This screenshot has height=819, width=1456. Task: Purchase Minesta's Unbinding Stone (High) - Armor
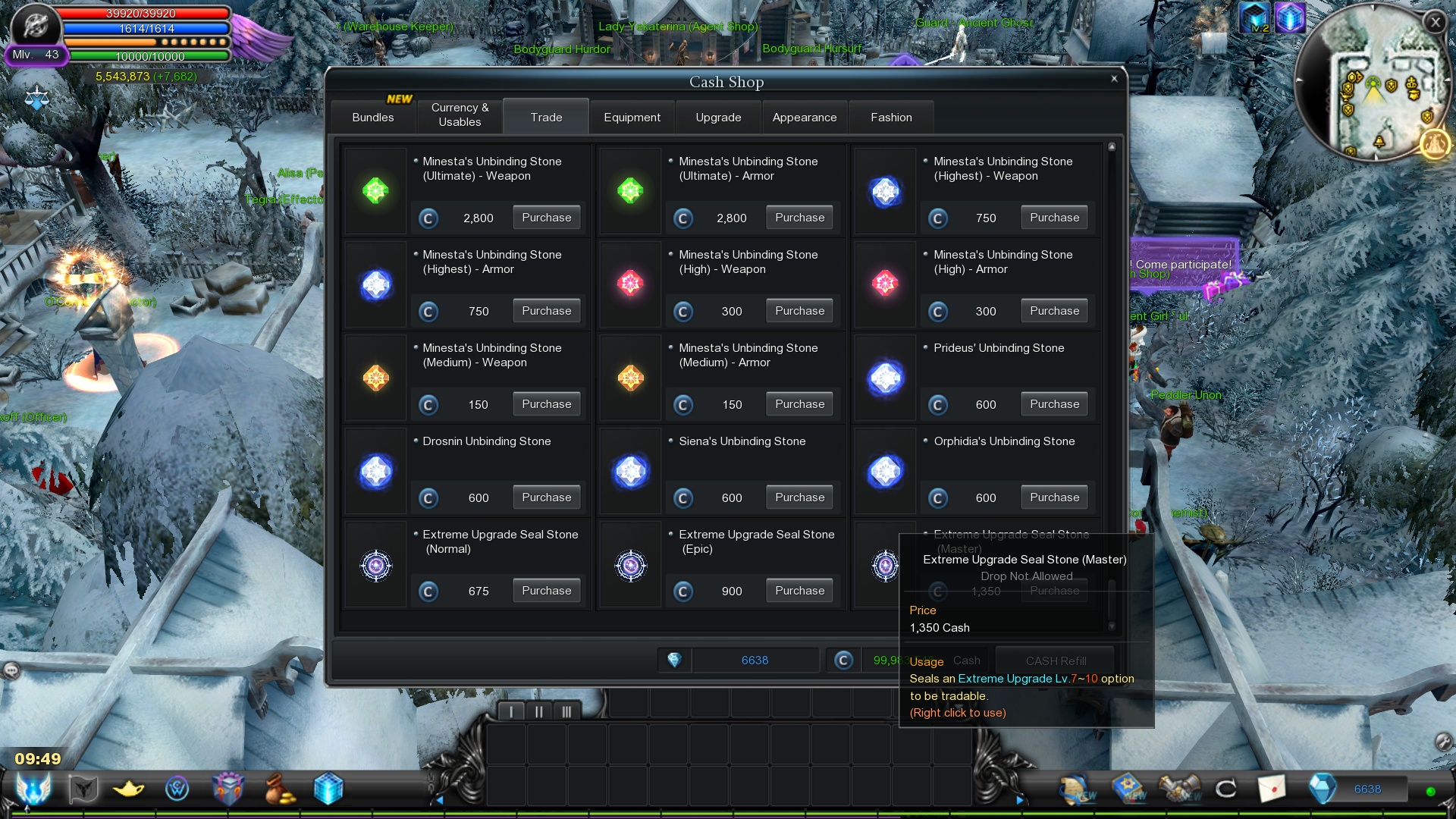pos(1054,311)
